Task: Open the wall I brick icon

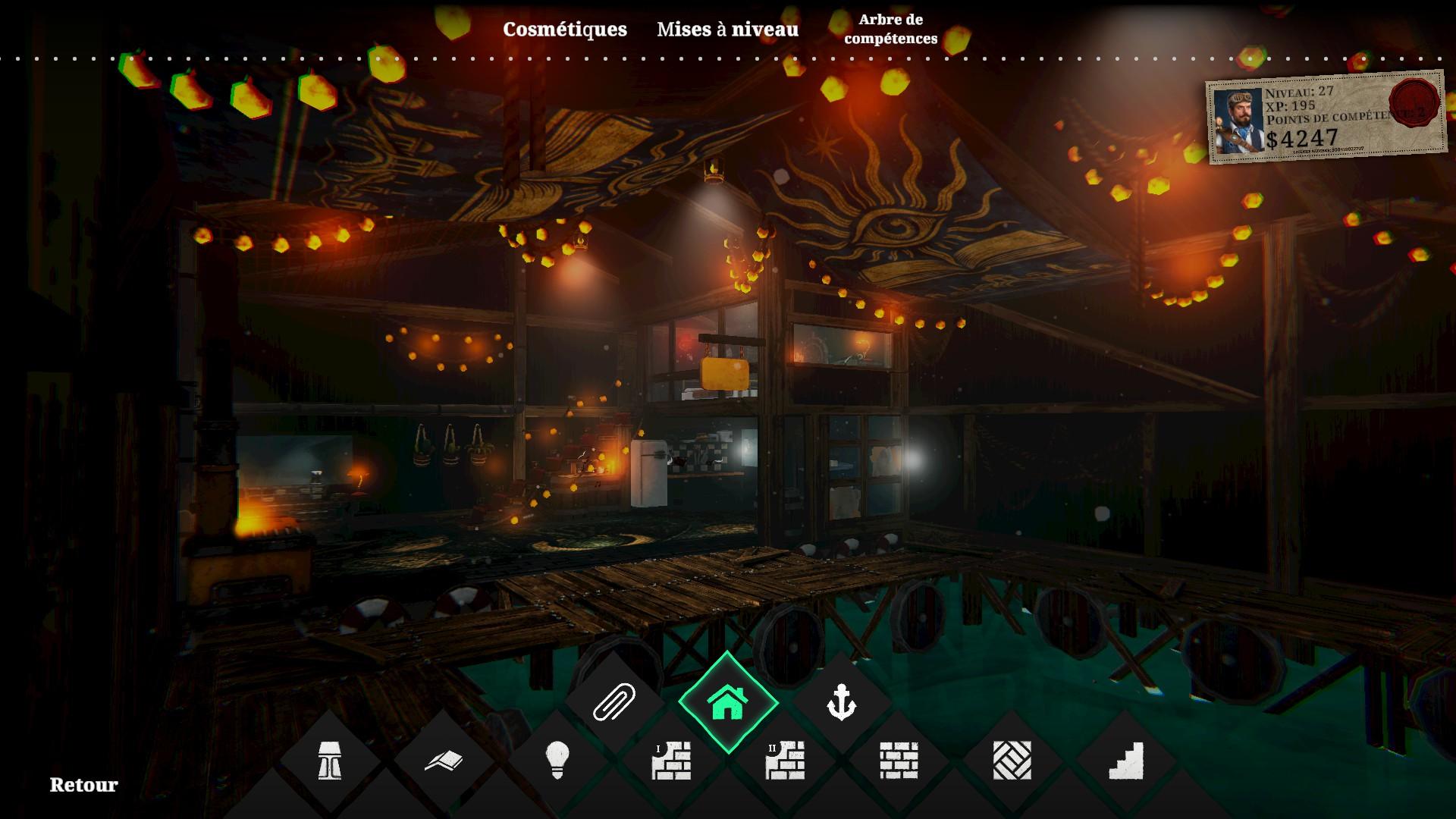Action: (671, 760)
